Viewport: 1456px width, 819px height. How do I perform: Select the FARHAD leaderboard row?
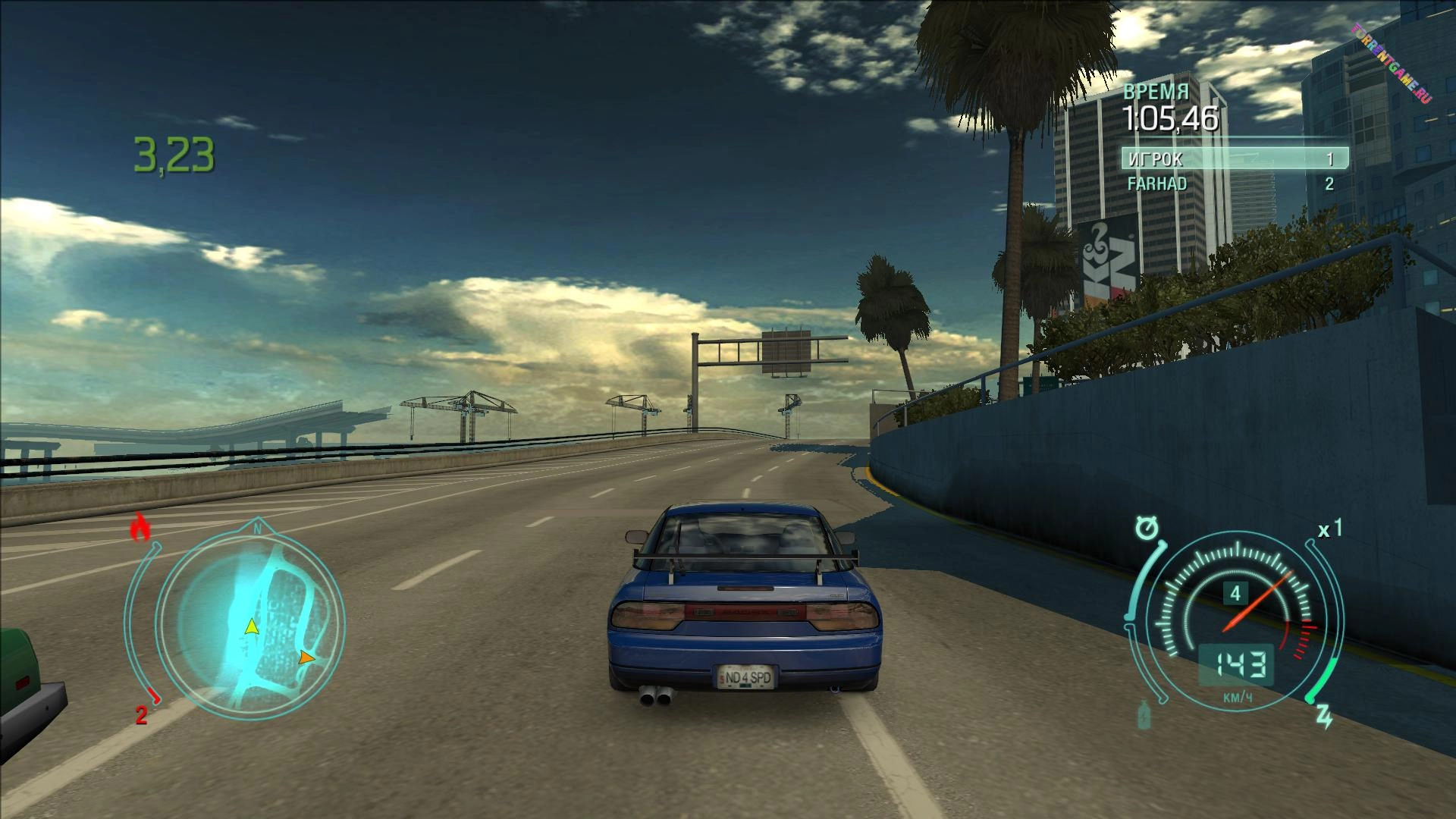coord(1233,184)
